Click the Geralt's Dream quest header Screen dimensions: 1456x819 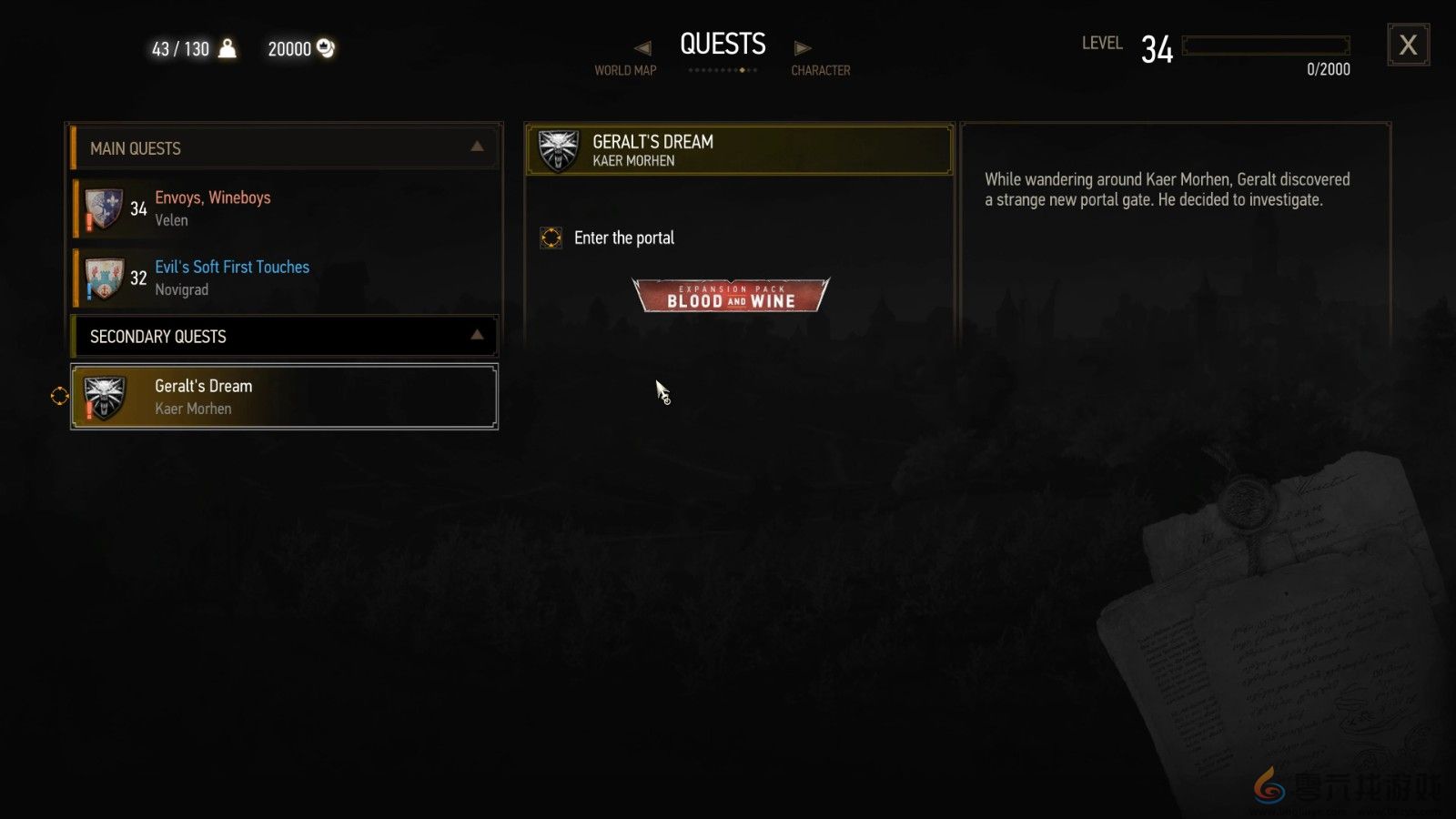coord(738,150)
